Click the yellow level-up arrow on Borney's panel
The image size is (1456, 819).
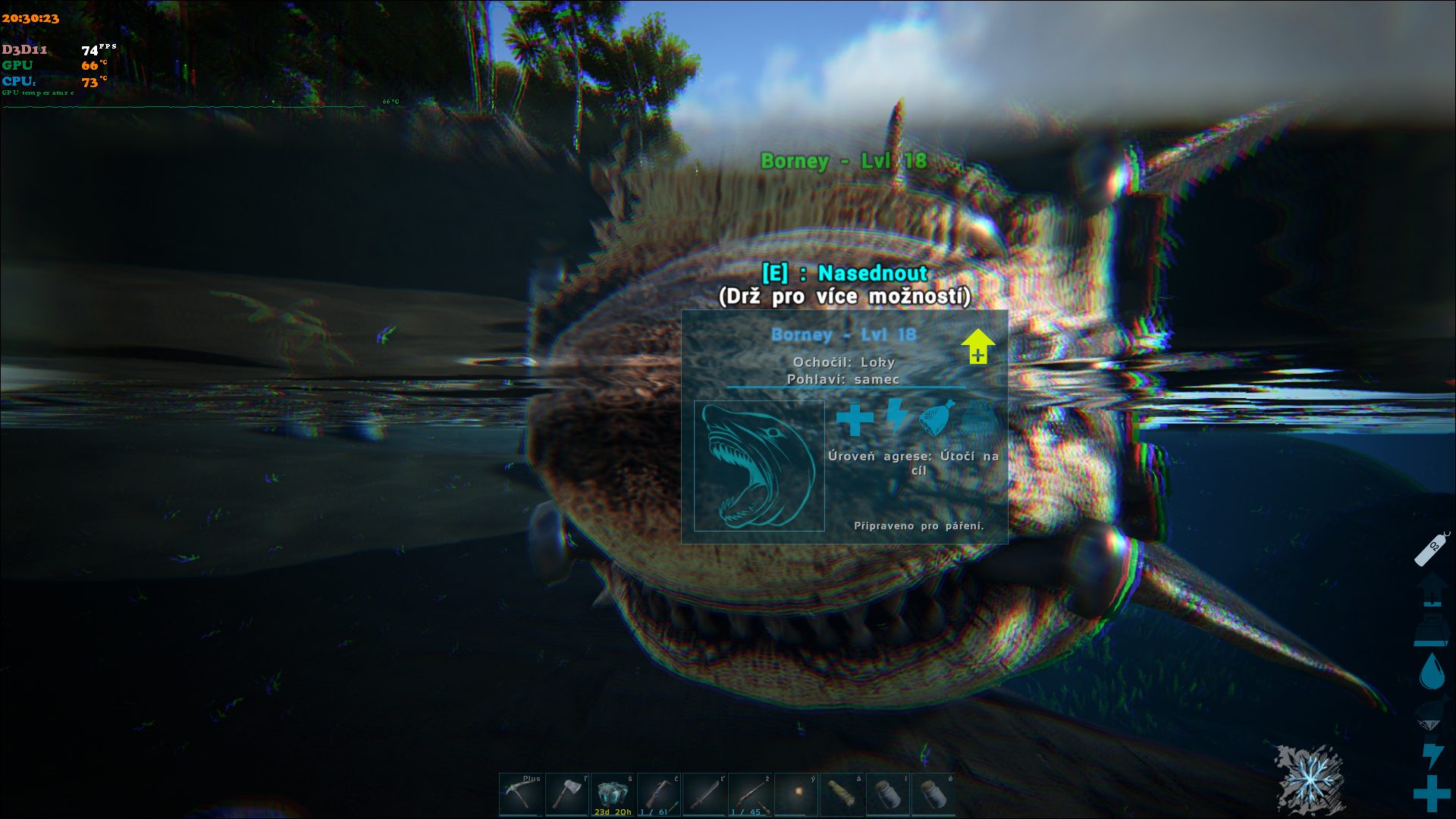click(x=977, y=346)
